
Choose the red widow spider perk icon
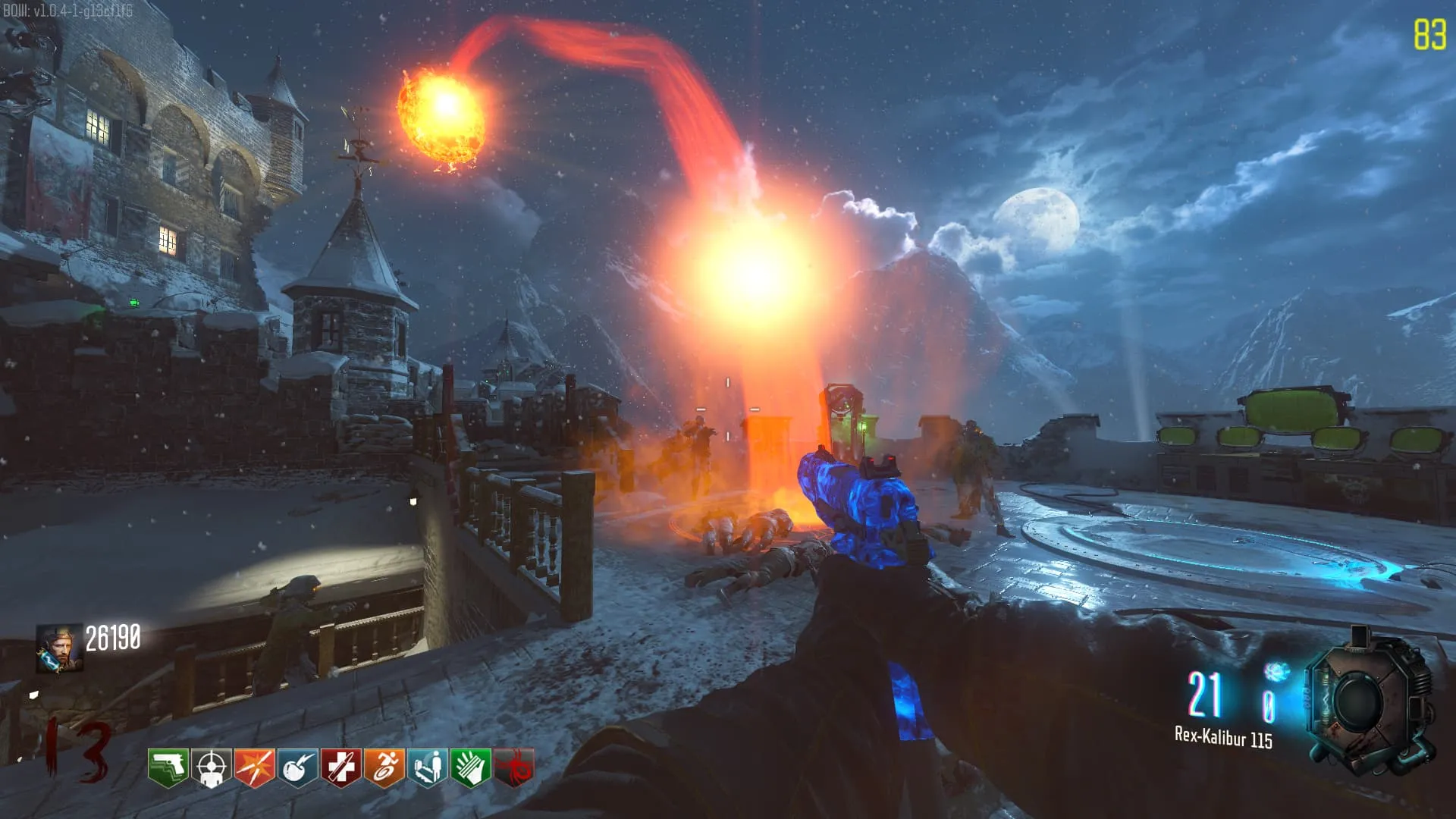[513, 767]
